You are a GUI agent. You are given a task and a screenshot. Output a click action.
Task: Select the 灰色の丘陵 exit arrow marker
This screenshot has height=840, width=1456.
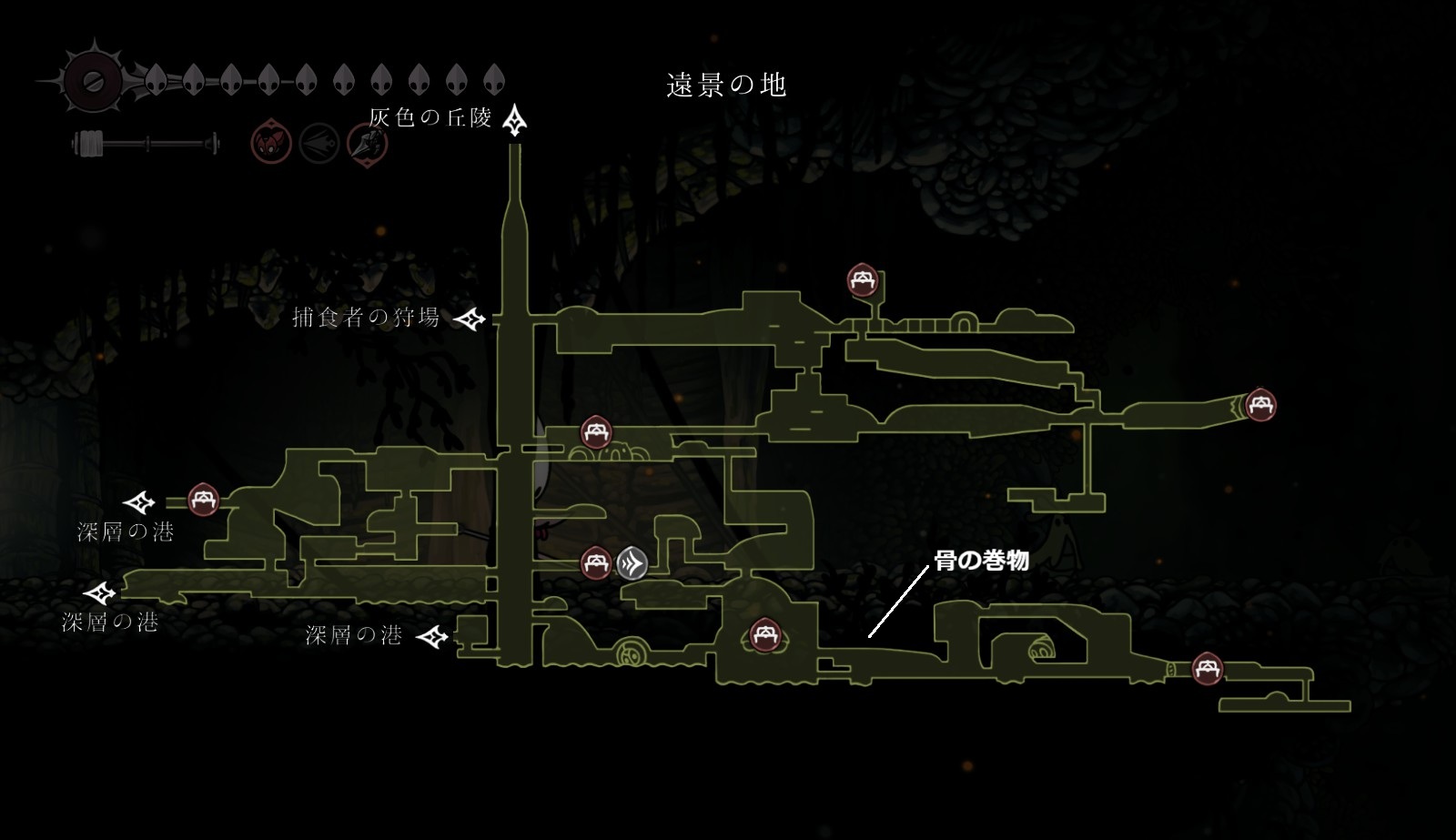[516, 119]
